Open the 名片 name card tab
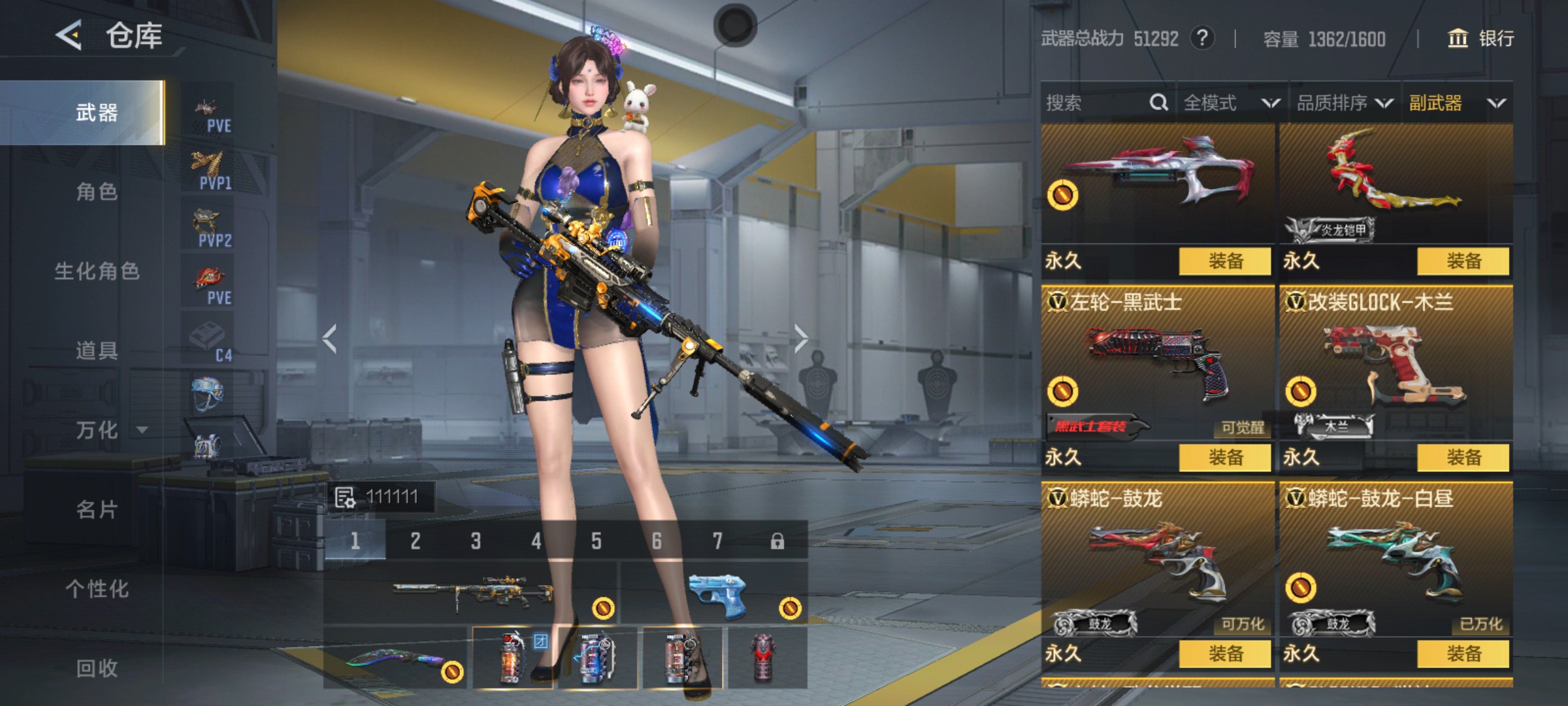This screenshot has width=1568, height=706. coord(97,510)
